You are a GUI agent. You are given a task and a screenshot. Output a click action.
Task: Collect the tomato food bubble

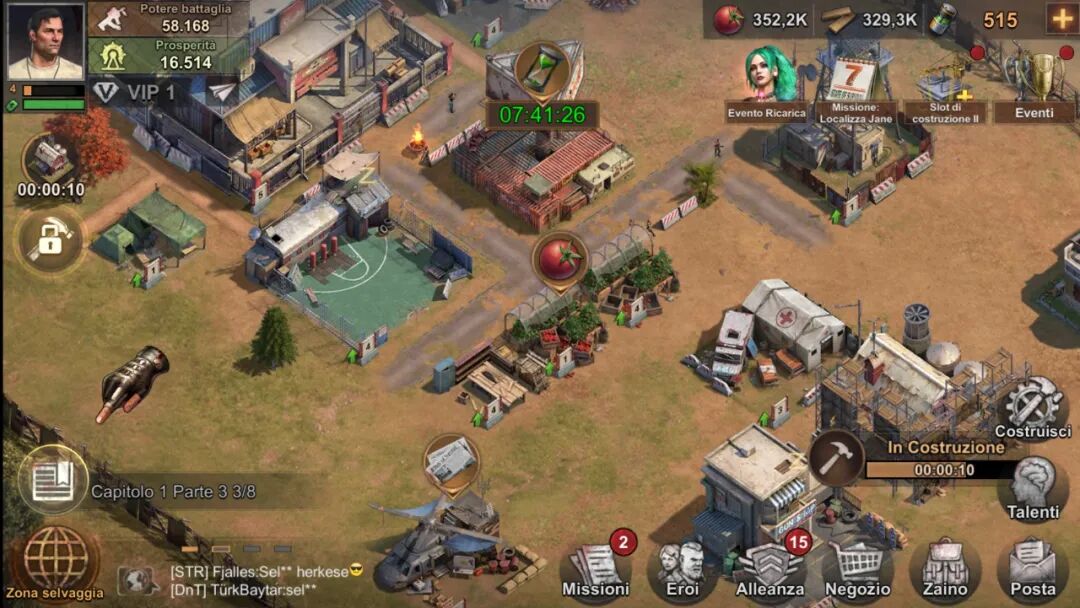[x=558, y=260]
